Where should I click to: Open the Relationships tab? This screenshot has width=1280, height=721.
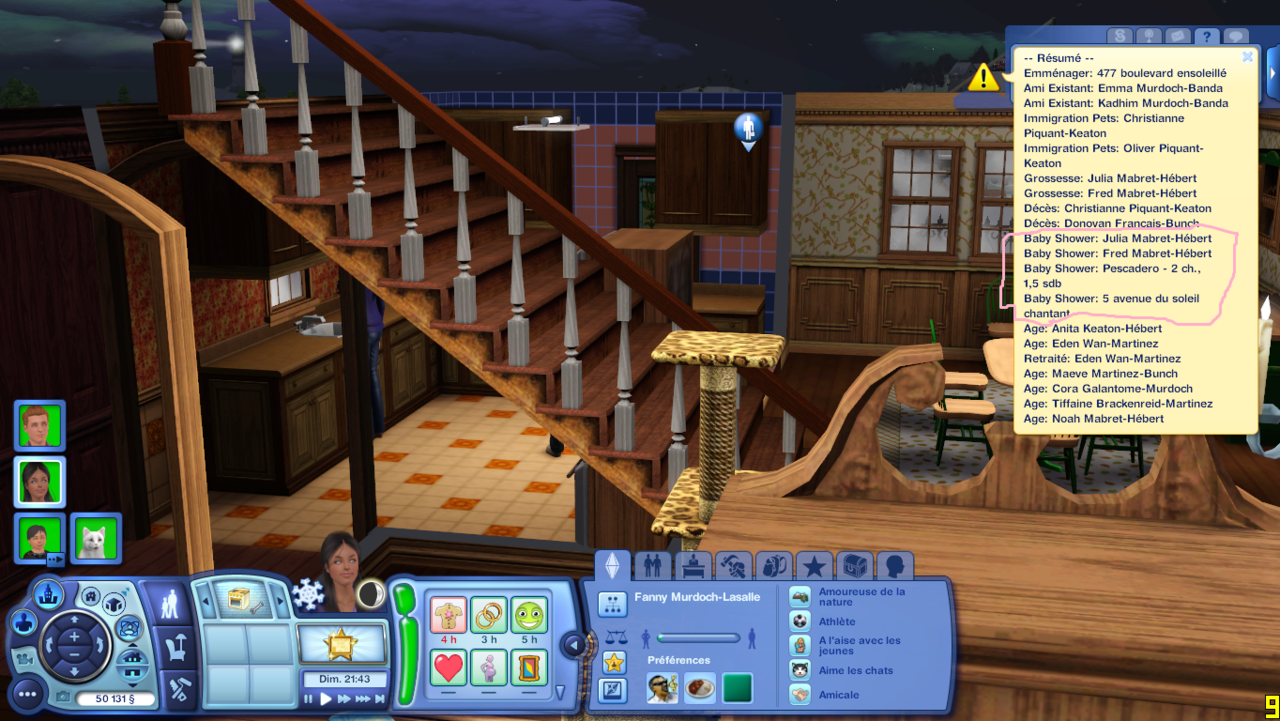653,567
